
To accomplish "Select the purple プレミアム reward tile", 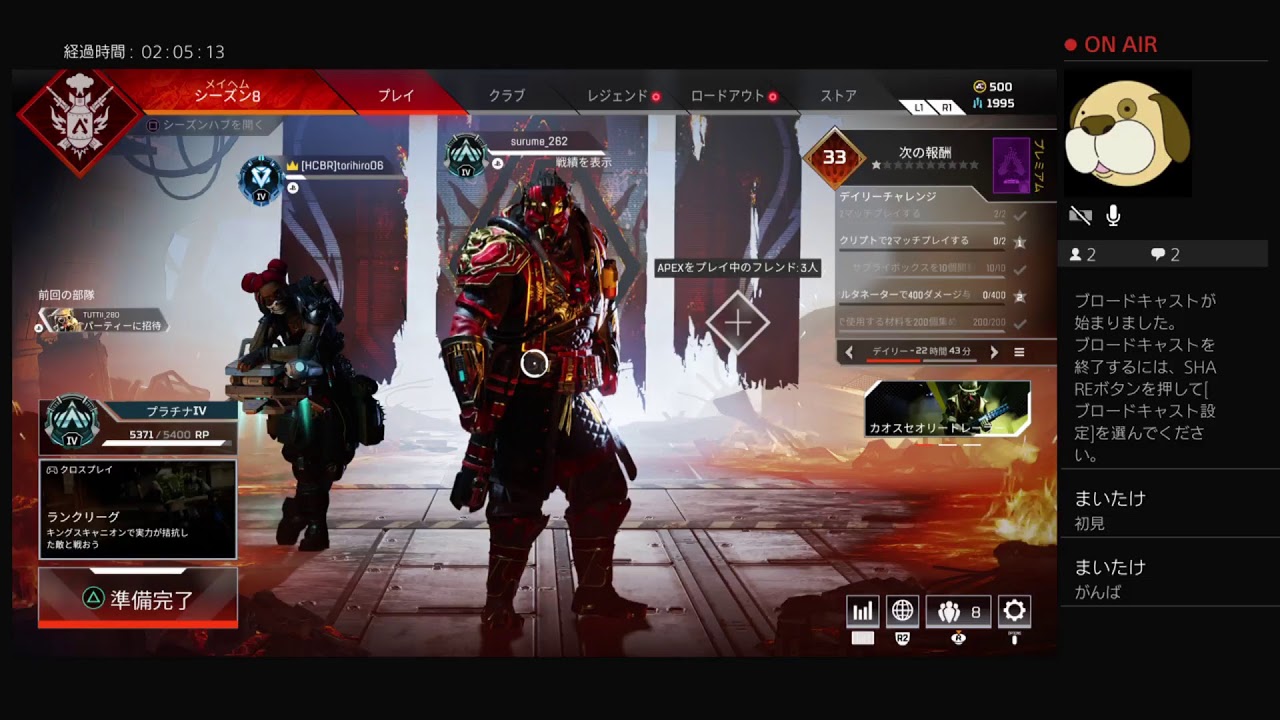I will coord(1012,165).
